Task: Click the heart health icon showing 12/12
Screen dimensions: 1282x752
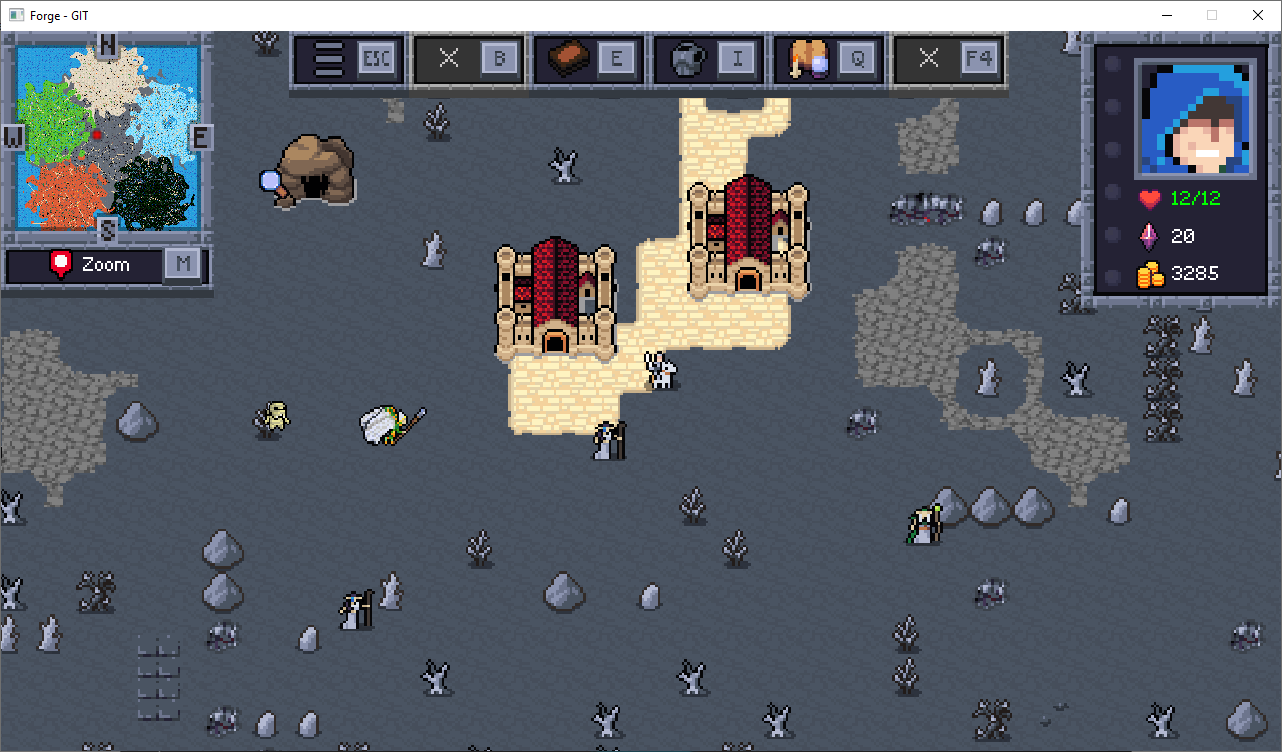Action: click(1149, 198)
